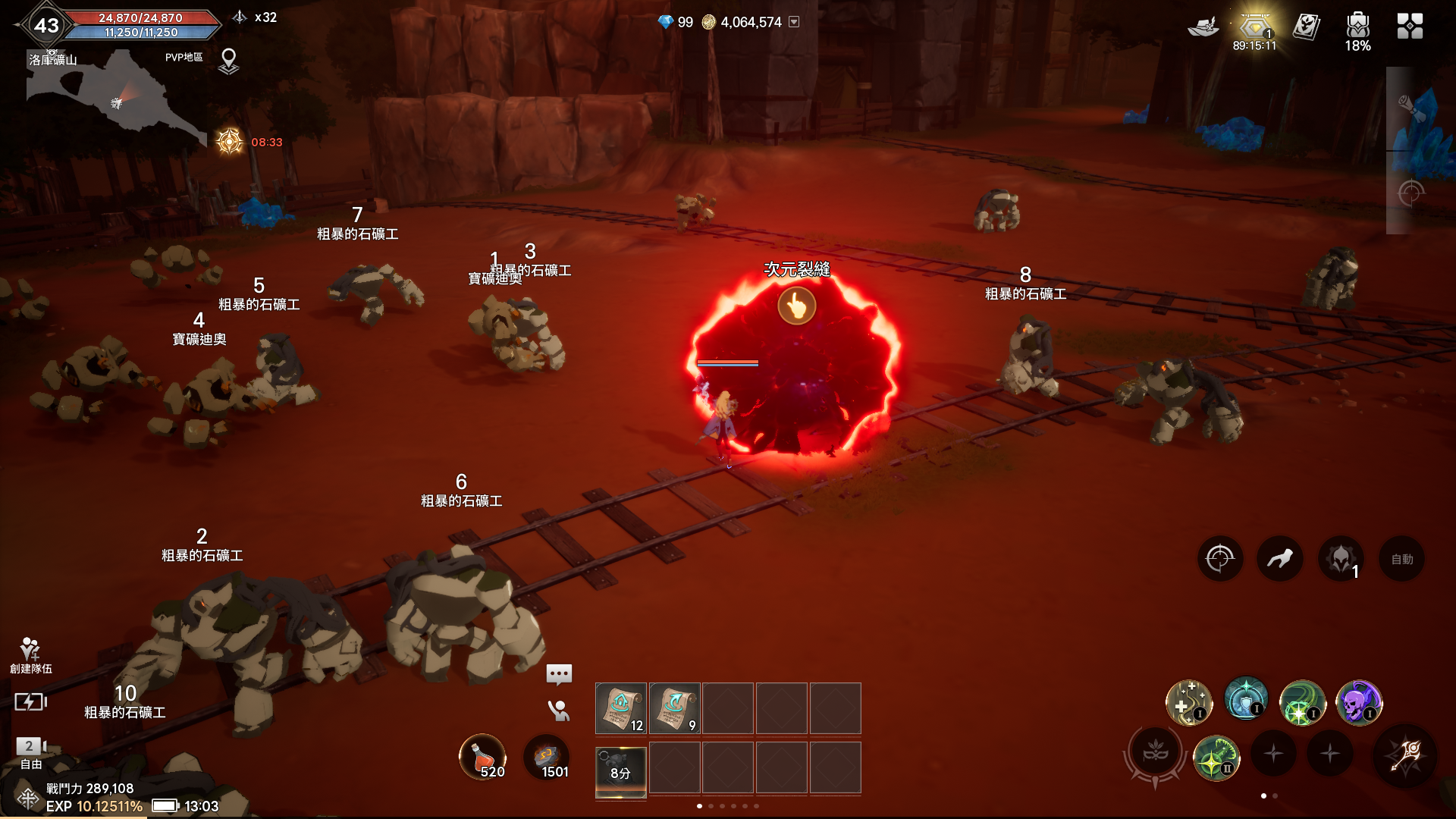1456x819 pixels.
Task: Open the crown icon with 89:15:11 timer
Action: pos(1254,29)
